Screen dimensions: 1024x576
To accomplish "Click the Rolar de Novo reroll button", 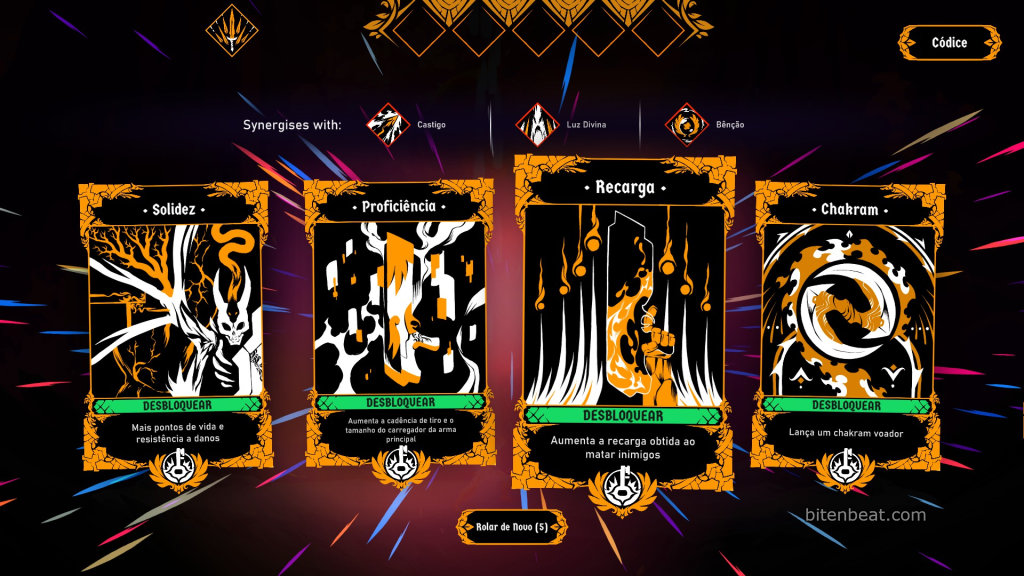I will (512, 527).
